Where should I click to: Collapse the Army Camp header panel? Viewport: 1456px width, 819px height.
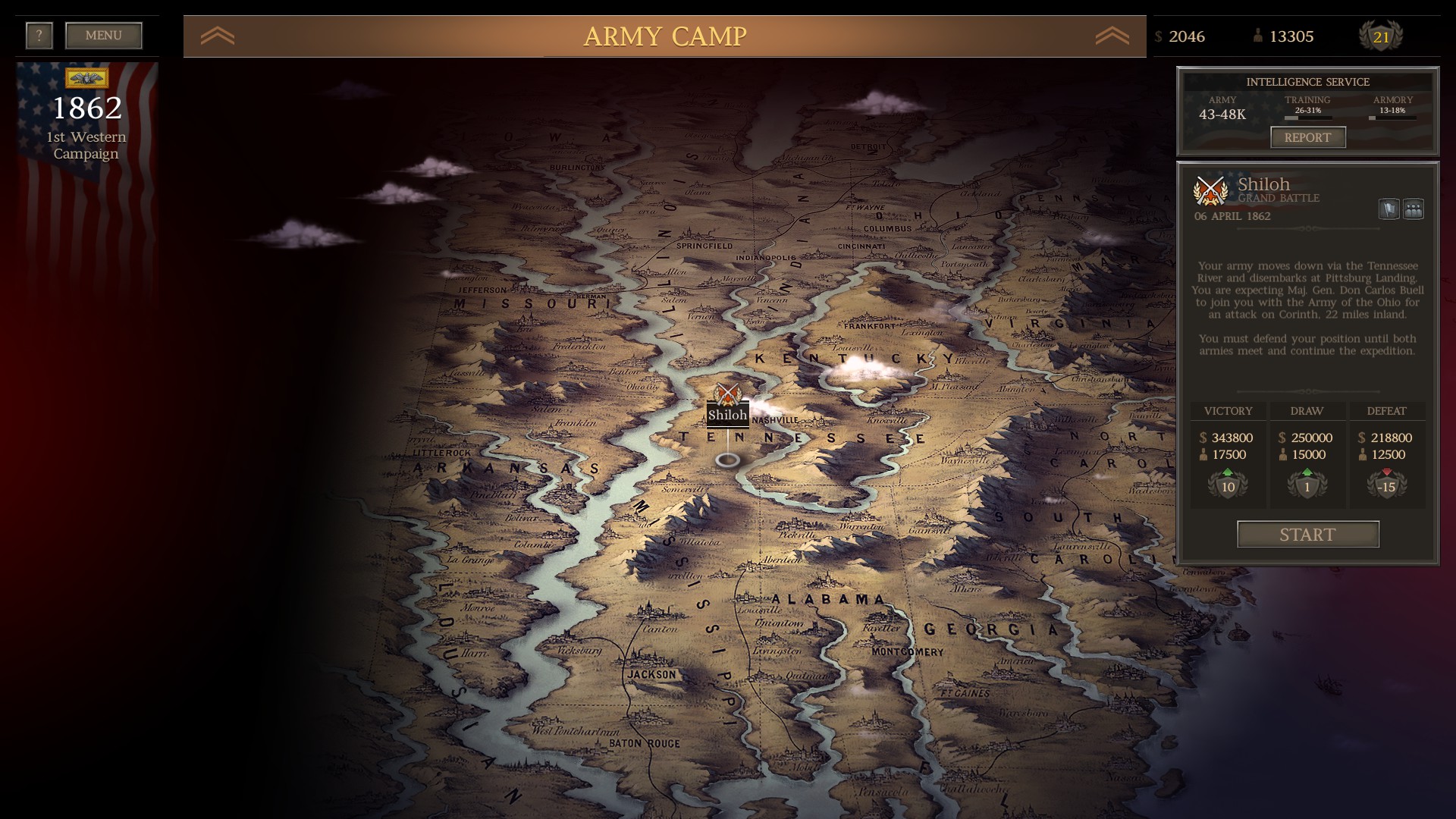tap(665, 35)
